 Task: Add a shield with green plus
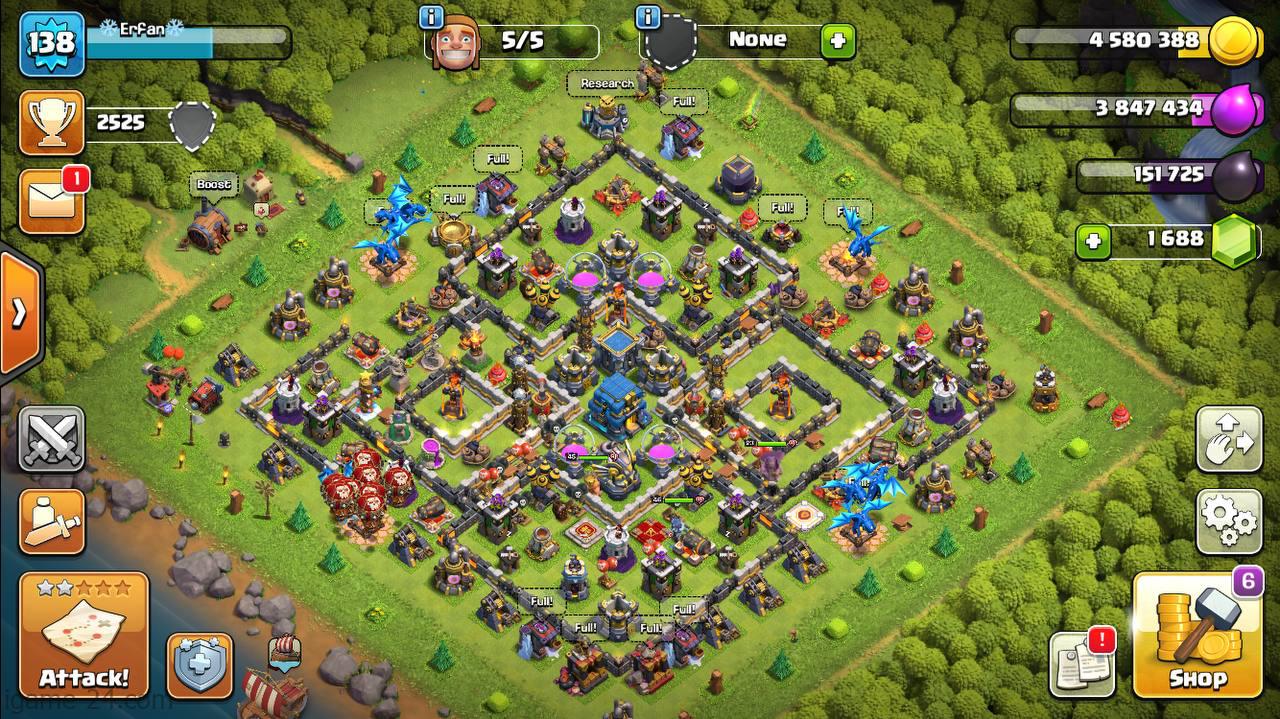837,42
